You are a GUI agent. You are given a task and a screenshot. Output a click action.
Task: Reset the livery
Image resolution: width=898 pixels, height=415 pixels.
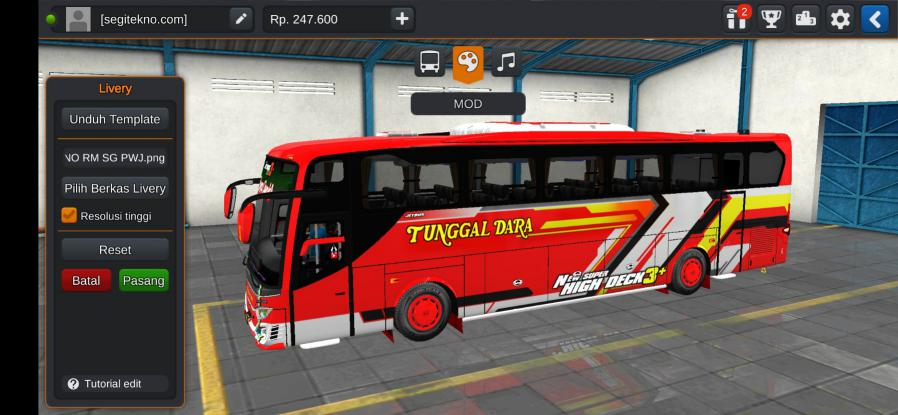[x=114, y=249]
